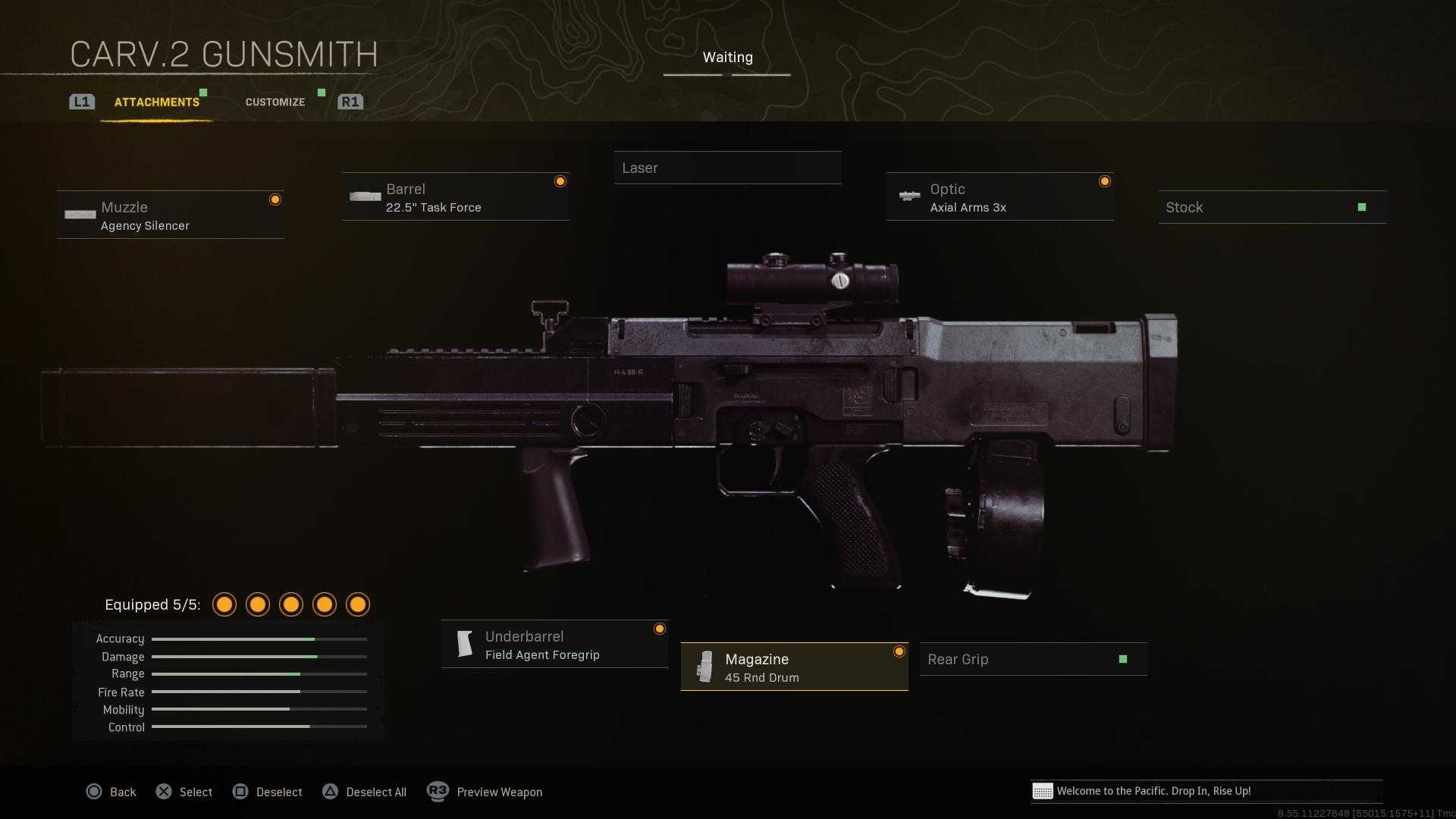Click Deselect All in the footer
This screenshot has height=819, width=1456.
tap(365, 792)
